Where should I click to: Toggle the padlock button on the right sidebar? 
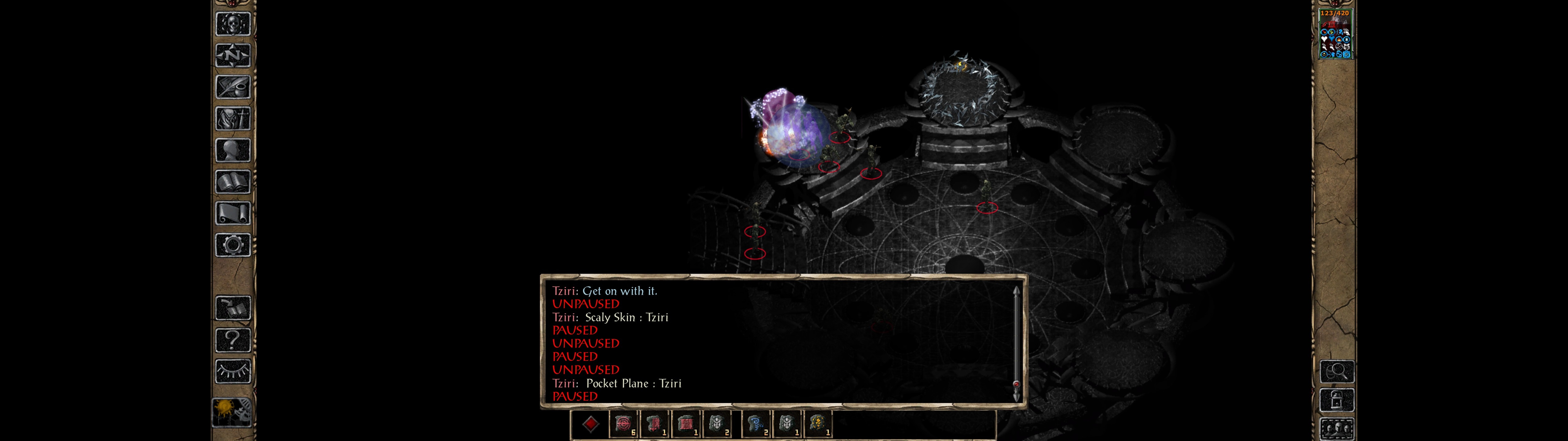coord(1337,400)
